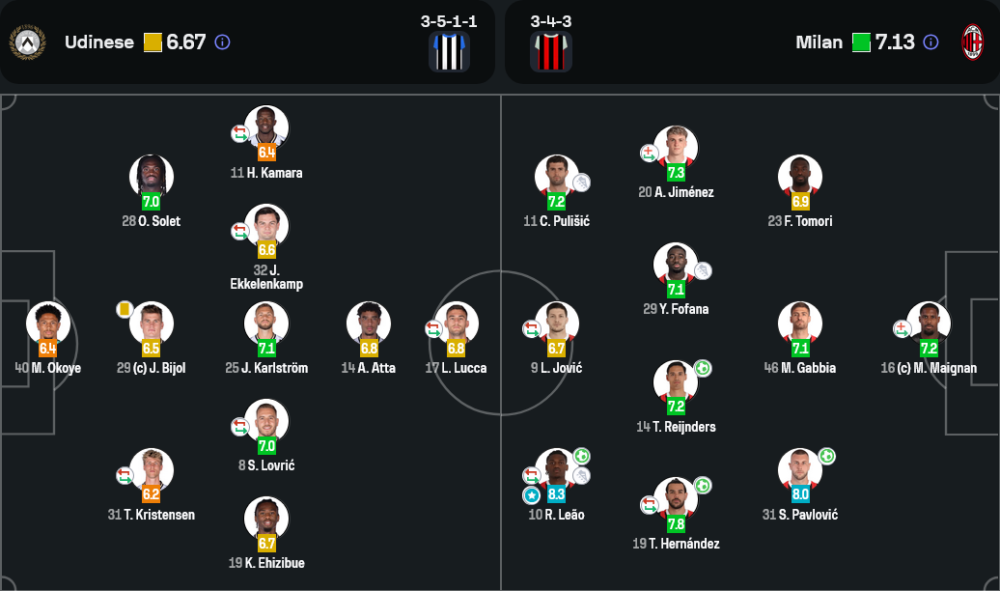Select L. Jović player portrait

[557, 322]
